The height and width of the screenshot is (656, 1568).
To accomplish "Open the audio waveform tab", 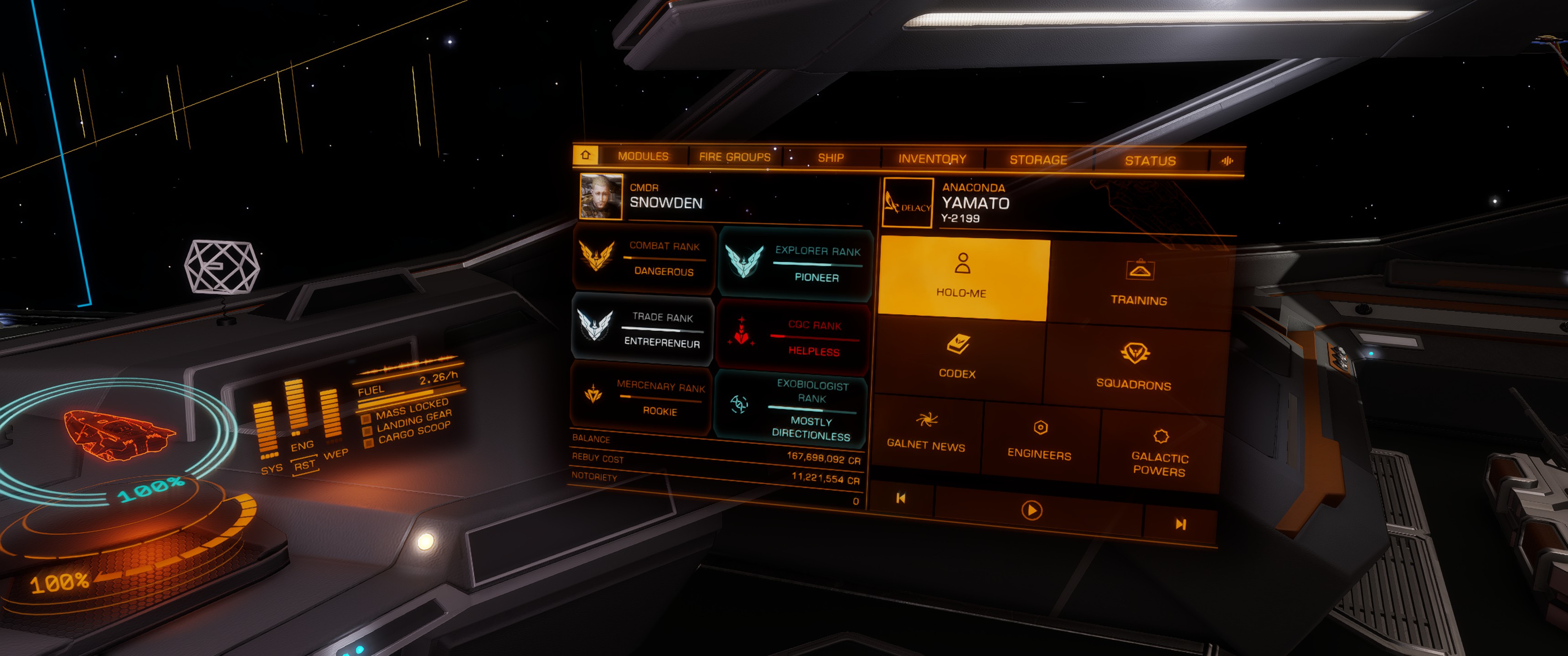I will pyautogui.click(x=1227, y=161).
